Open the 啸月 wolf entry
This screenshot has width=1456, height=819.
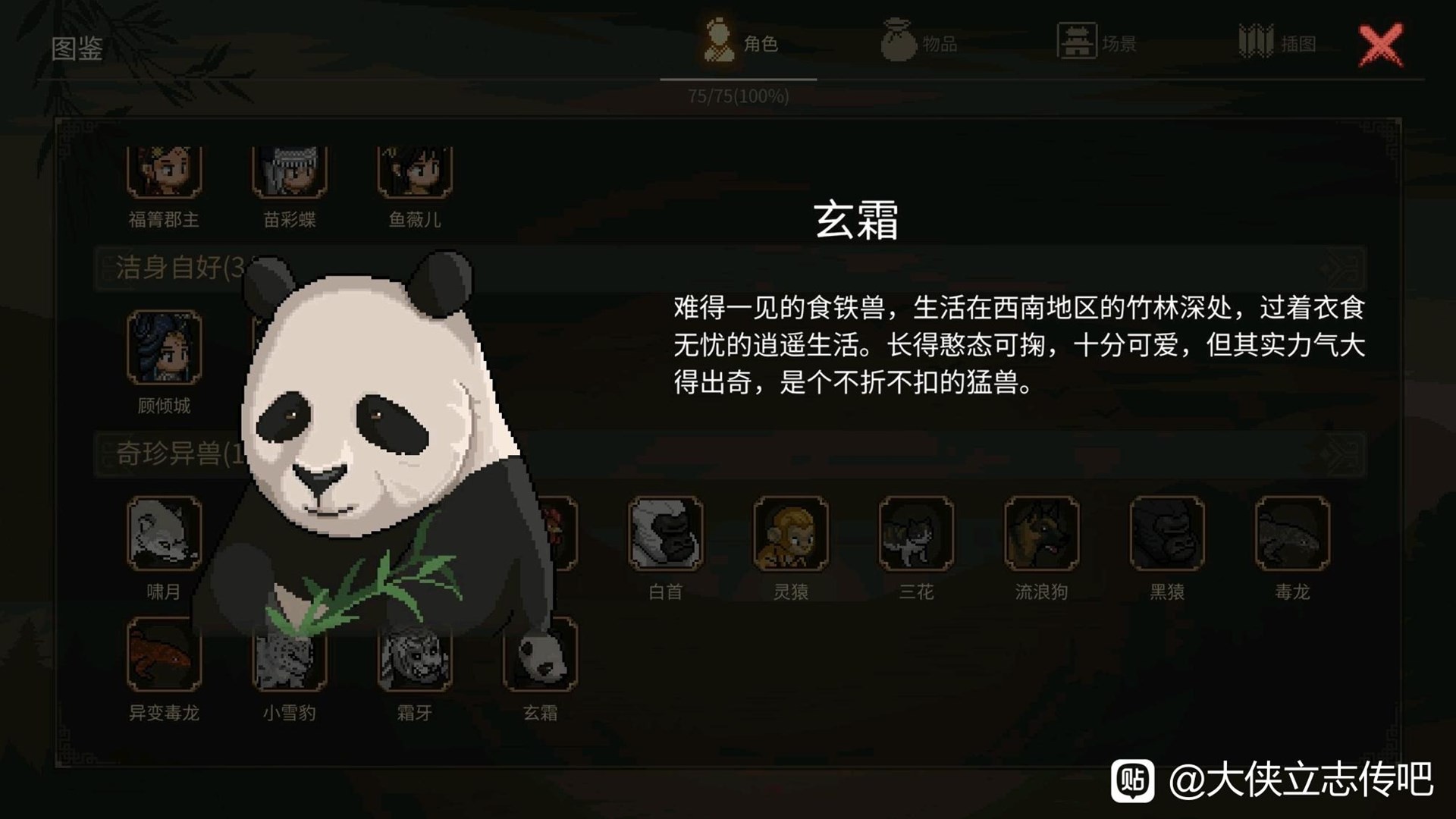tap(164, 534)
